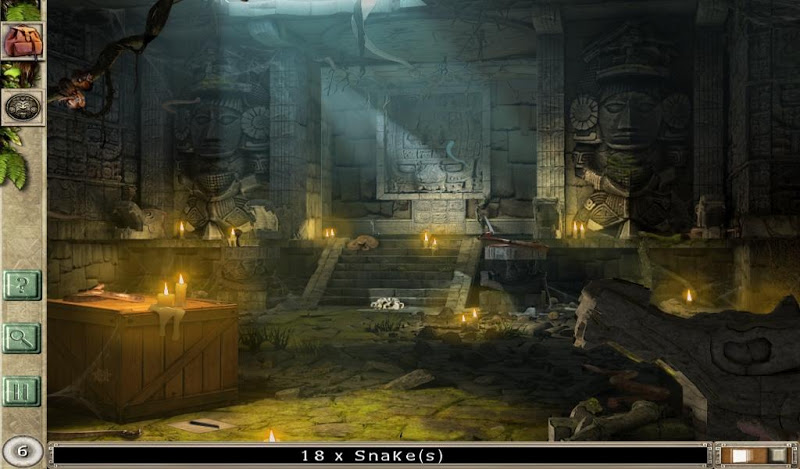Pause the game with the pause button
800x469 pixels.
tap(21, 389)
